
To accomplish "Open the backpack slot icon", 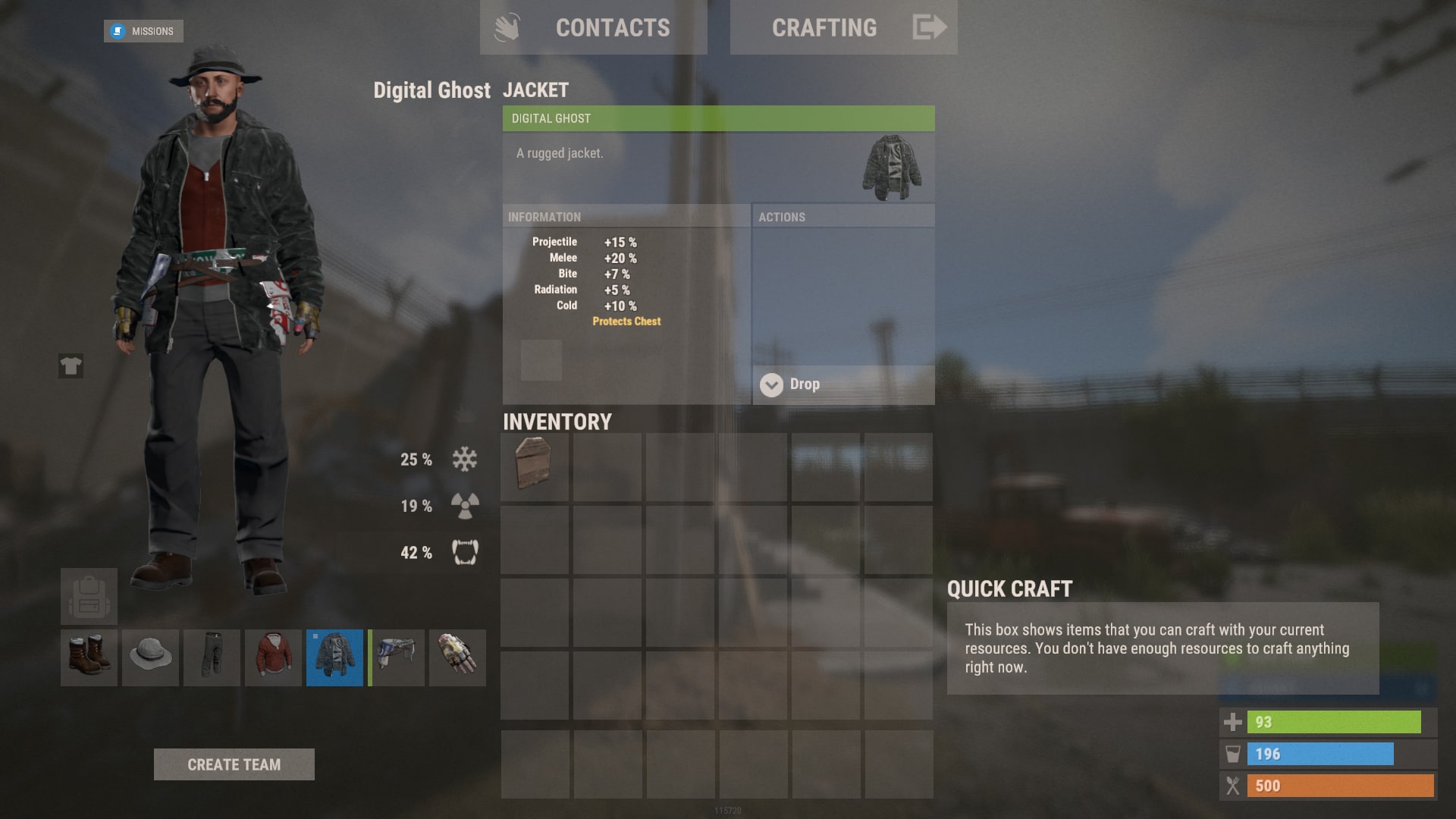I will 90,596.
